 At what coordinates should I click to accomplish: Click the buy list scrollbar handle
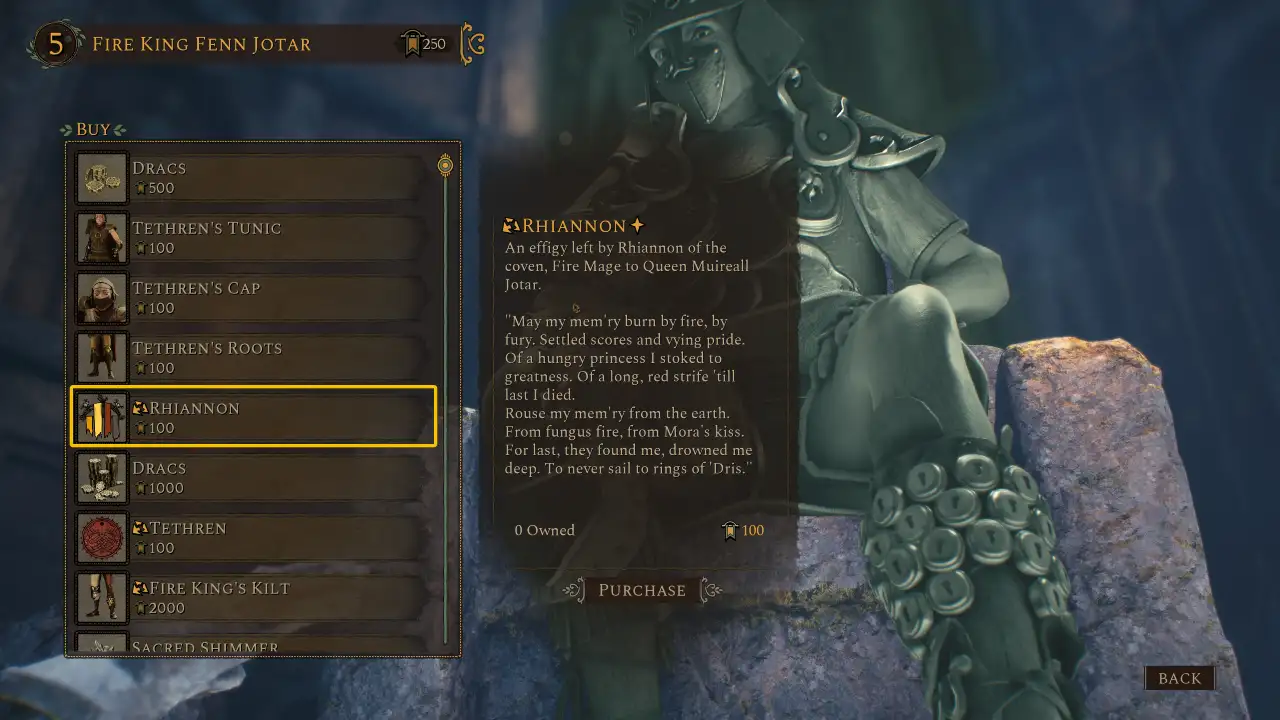[446, 166]
